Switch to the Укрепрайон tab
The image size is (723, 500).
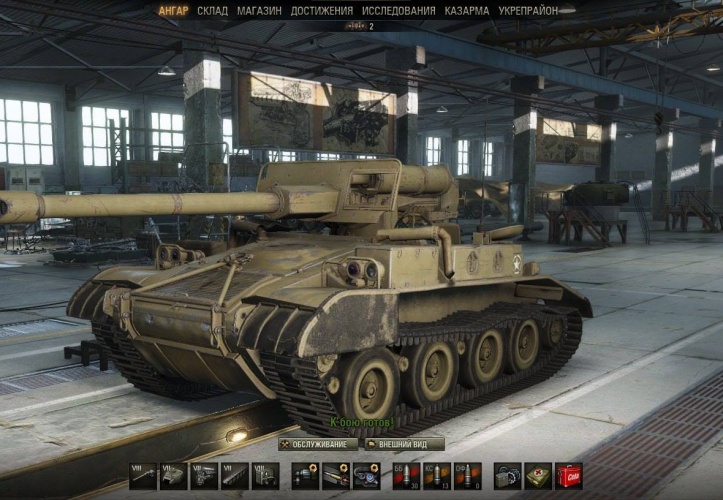[530, 11]
